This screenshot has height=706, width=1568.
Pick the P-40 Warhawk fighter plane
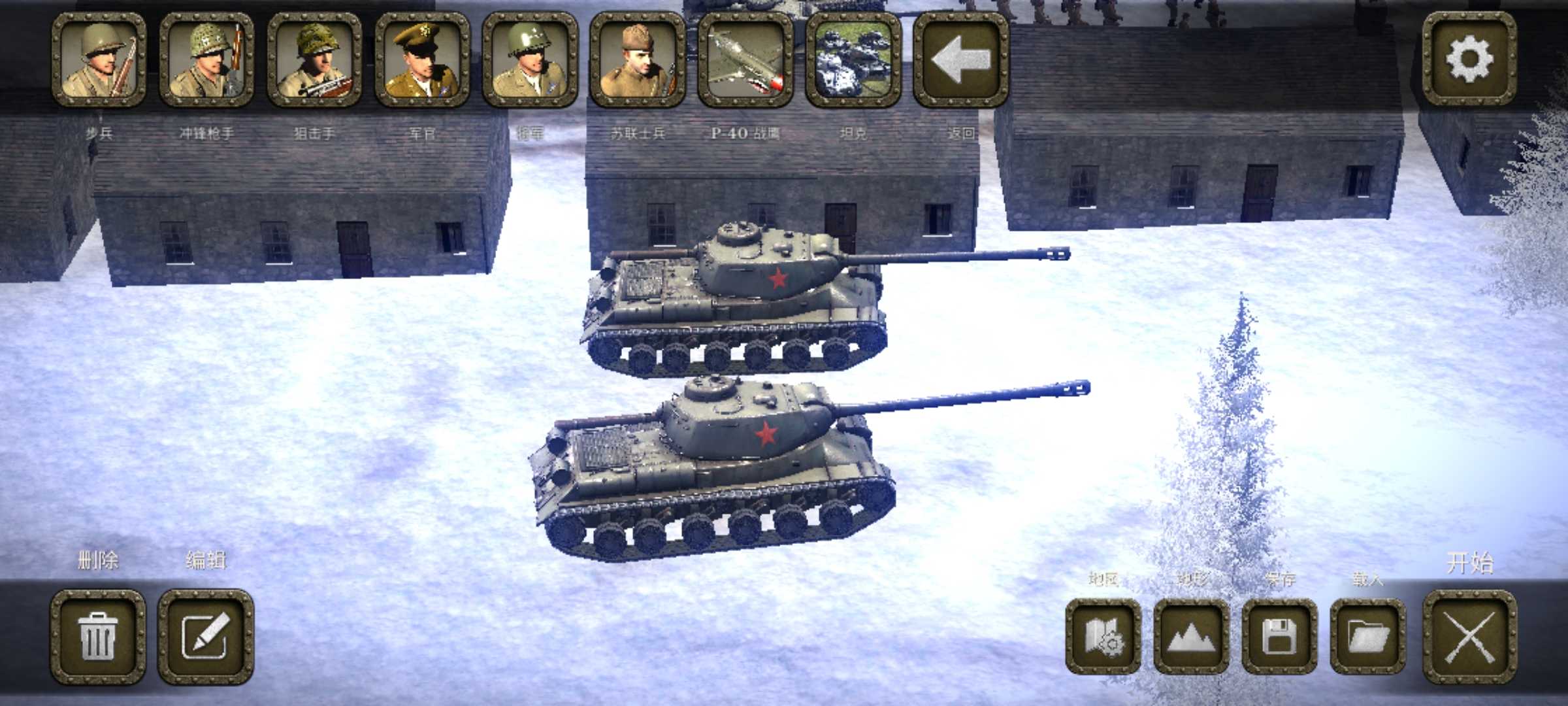coord(745,59)
